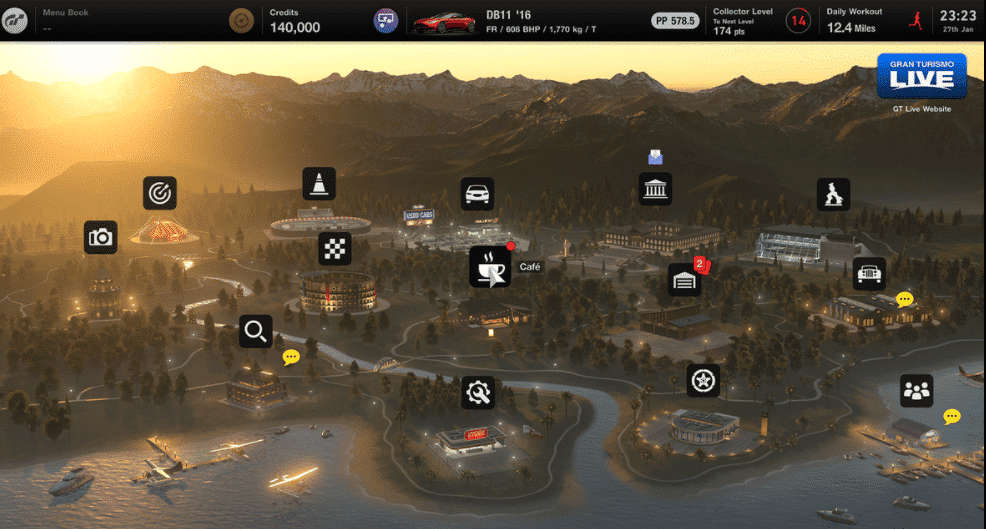Viewport: 986px width, 529px height.
Task: Select the DB11 '16 car thumbnail
Action: tap(444, 20)
